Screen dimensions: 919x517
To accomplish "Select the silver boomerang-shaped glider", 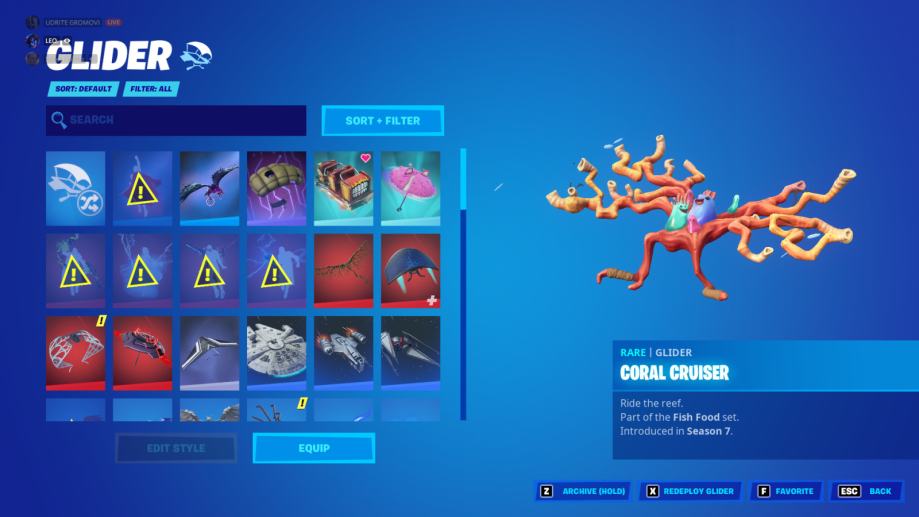I will click(209, 352).
